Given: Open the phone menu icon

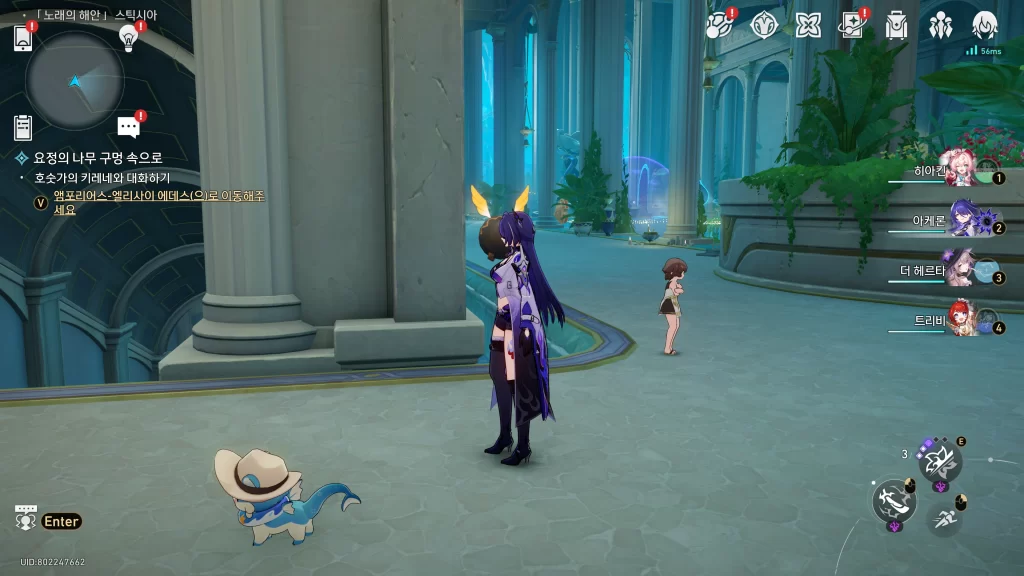Looking at the screenshot, I should click(23, 38).
